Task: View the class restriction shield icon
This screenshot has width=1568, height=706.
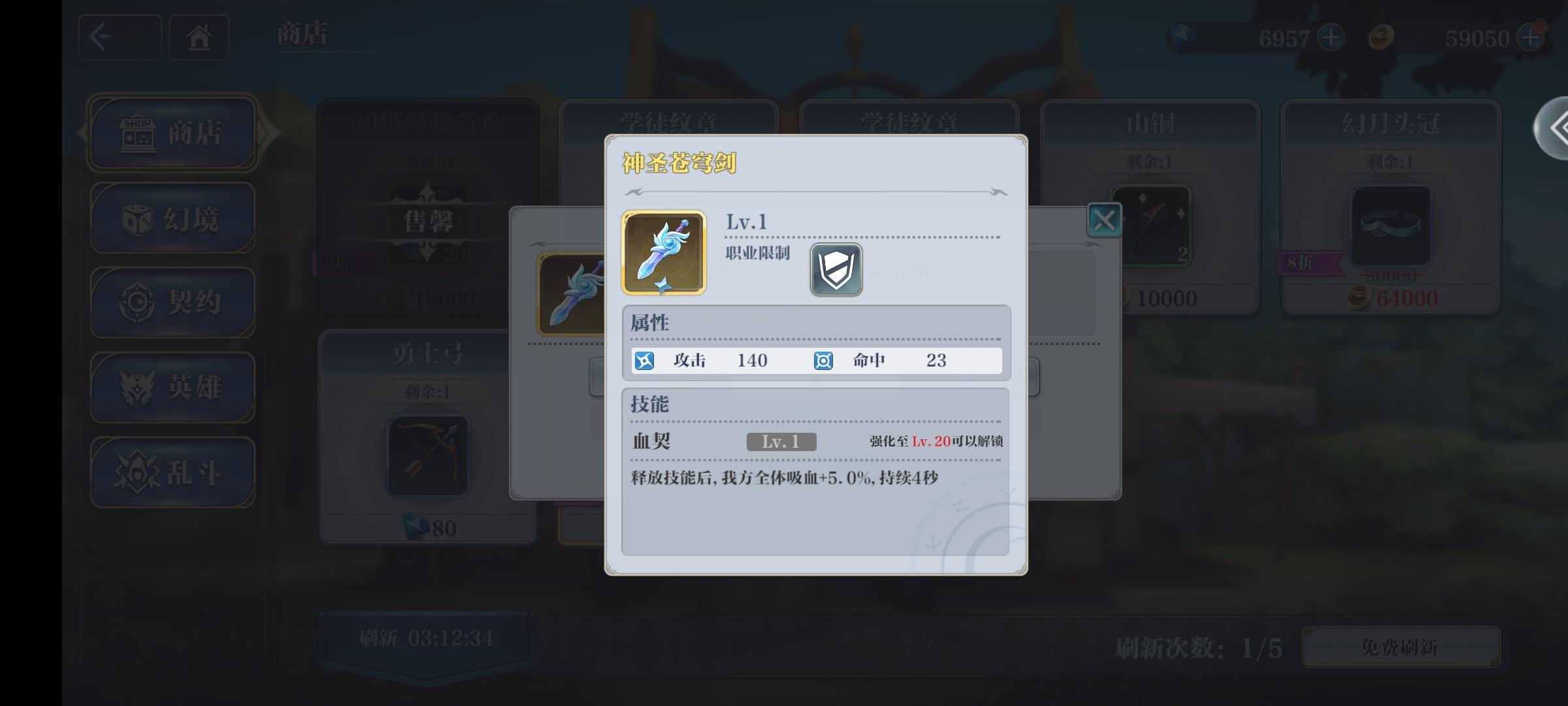Action: click(836, 269)
